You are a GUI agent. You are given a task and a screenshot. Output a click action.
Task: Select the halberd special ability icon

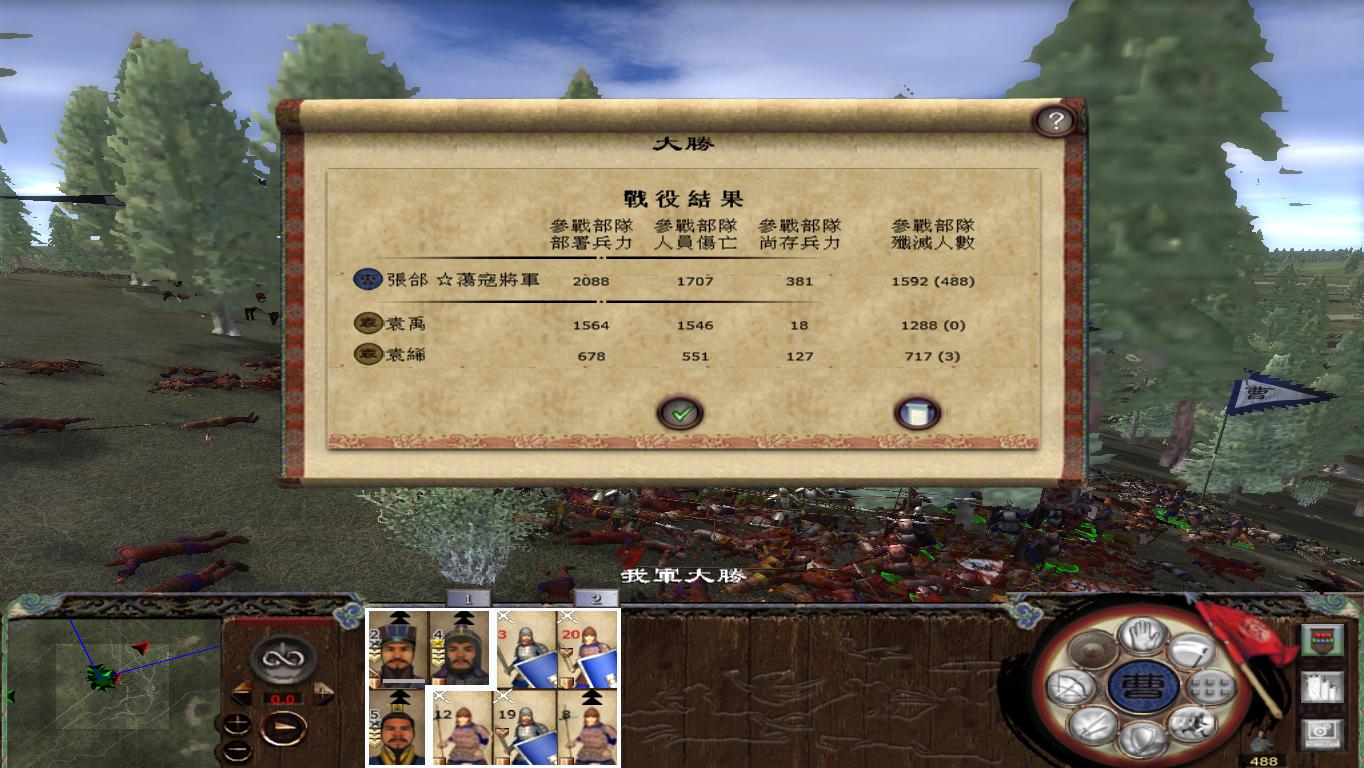(x=1193, y=651)
